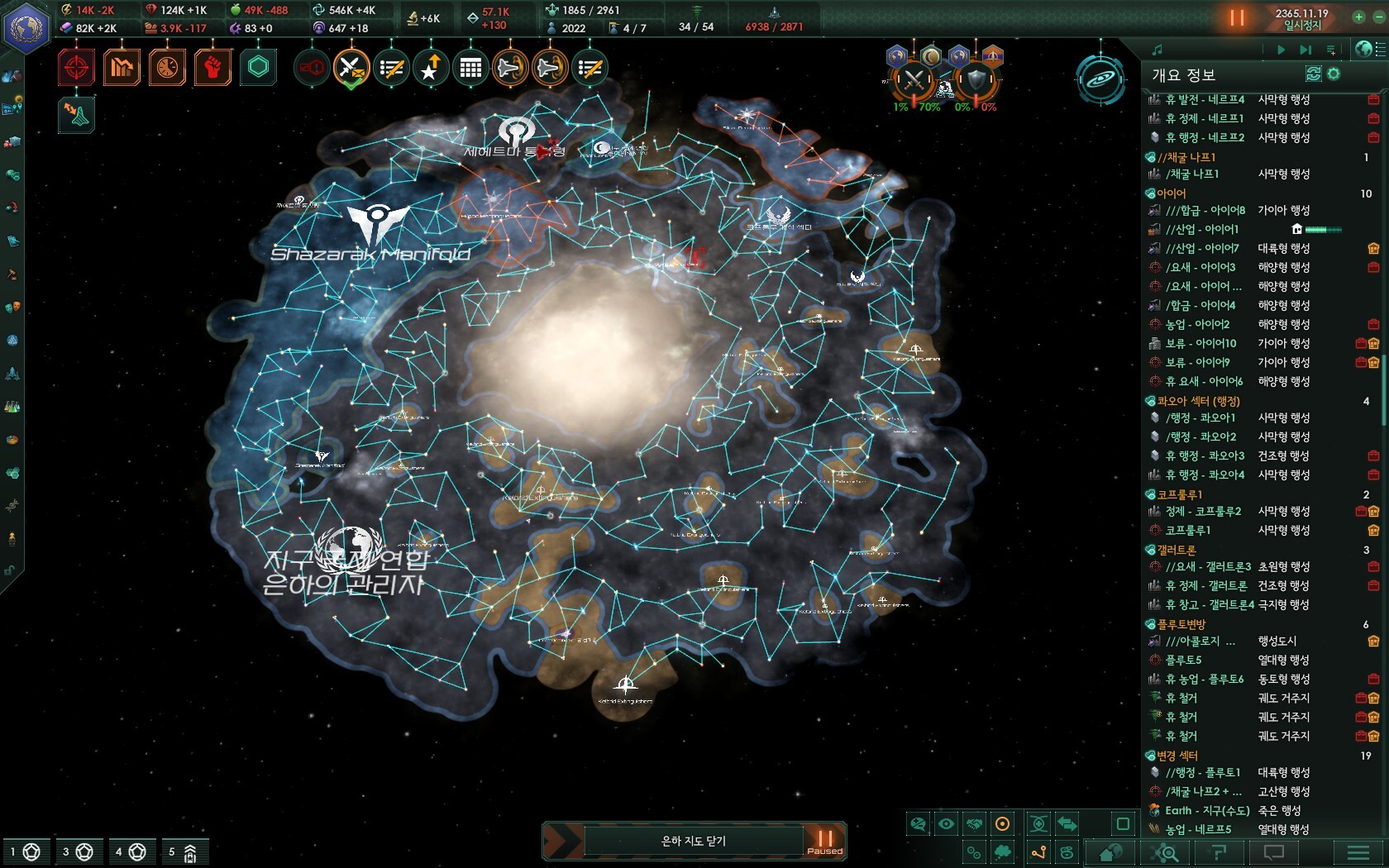1389x868 pixels.
Task: Open the declining chart deficit alert
Action: pyautogui.click(x=122, y=67)
